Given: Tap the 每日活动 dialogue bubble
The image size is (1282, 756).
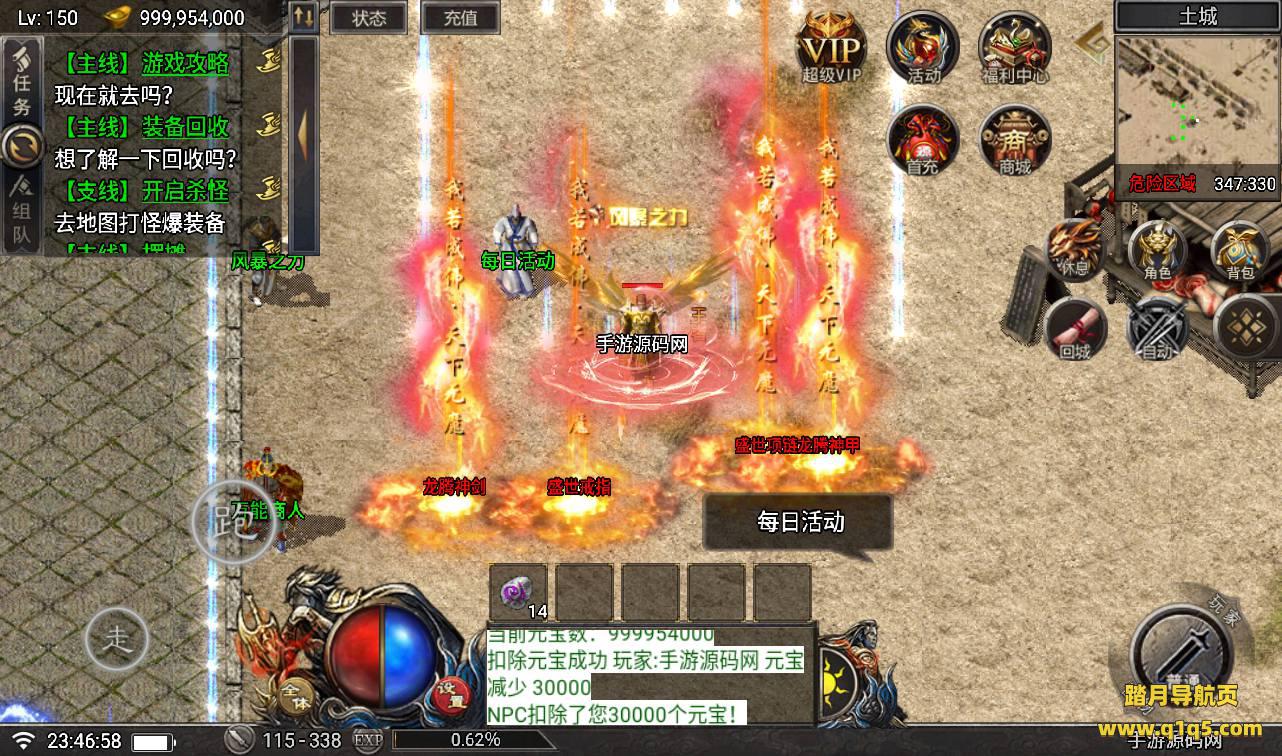Looking at the screenshot, I should tap(798, 522).
